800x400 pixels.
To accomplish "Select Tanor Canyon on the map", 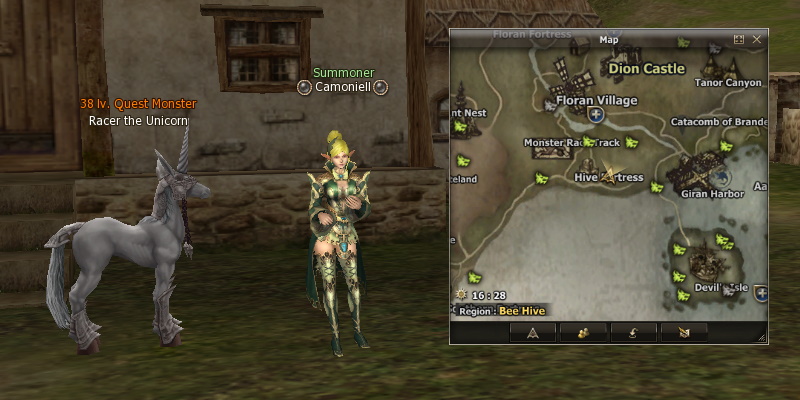I will pyautogui.click(x=728, y=83).
